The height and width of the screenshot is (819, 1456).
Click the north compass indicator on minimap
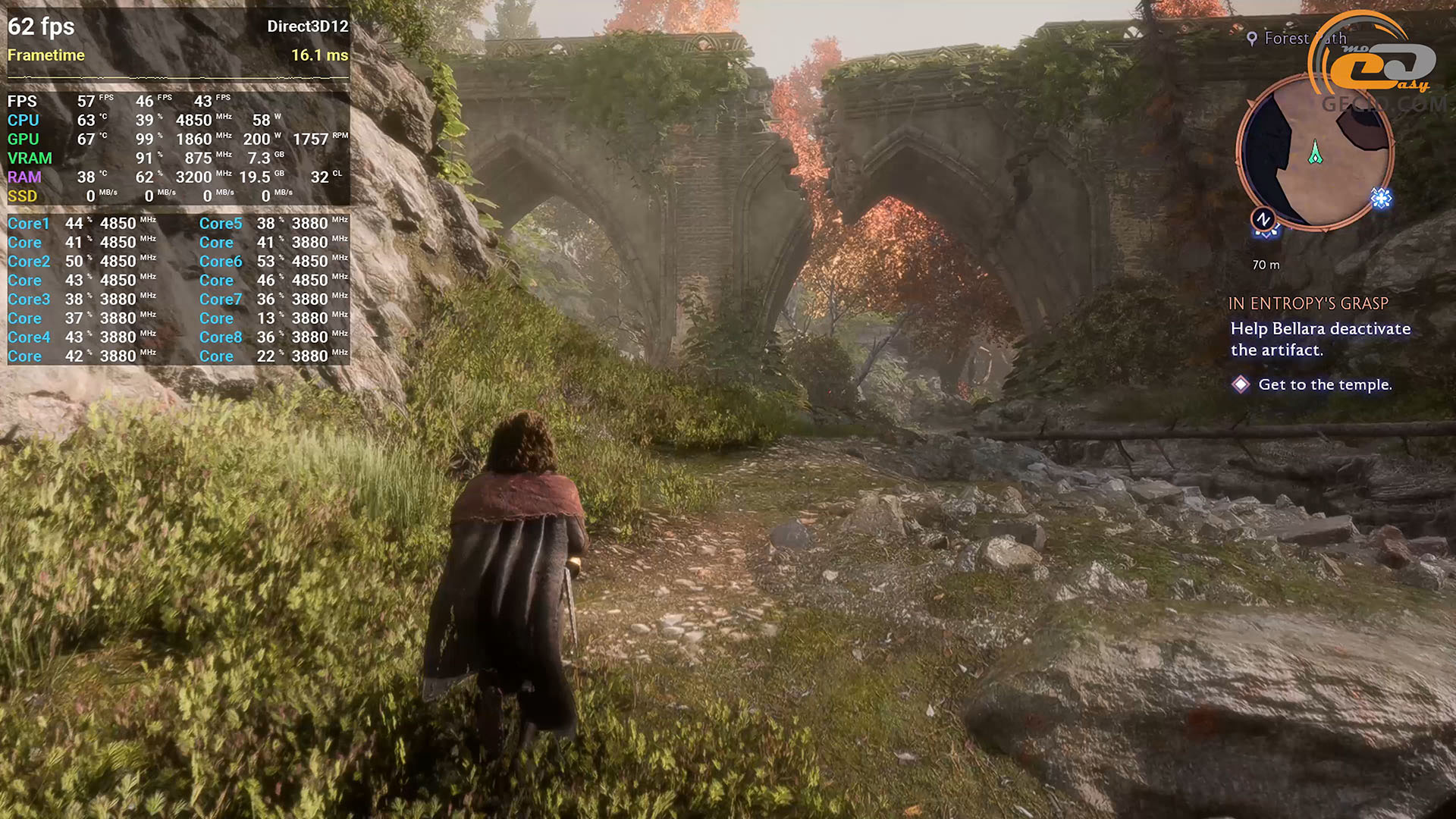(1263, 220)
